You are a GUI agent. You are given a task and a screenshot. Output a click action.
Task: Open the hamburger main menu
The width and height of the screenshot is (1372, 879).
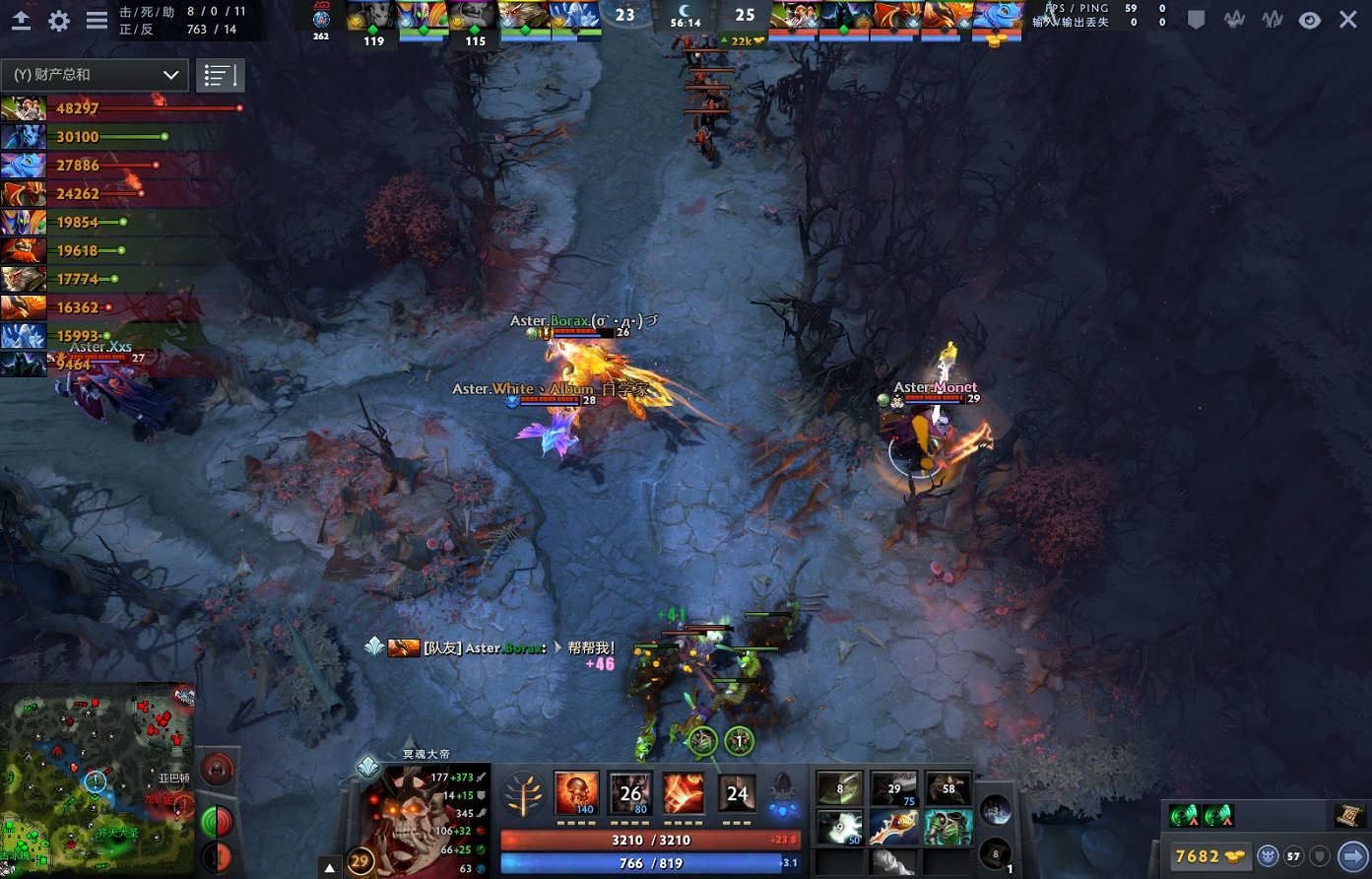[97, 21]
